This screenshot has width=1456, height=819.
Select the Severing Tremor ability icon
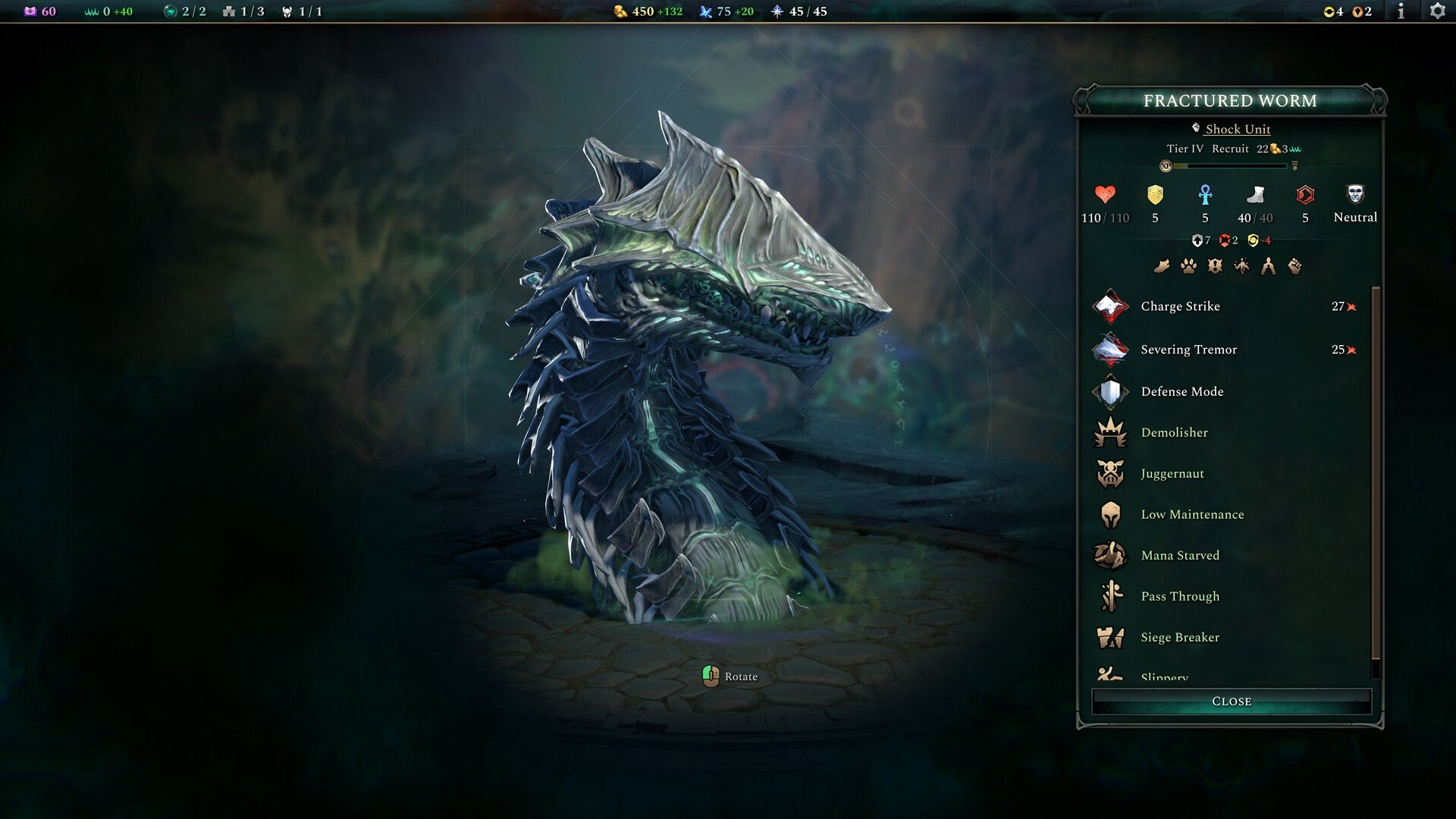point(1110,350)
